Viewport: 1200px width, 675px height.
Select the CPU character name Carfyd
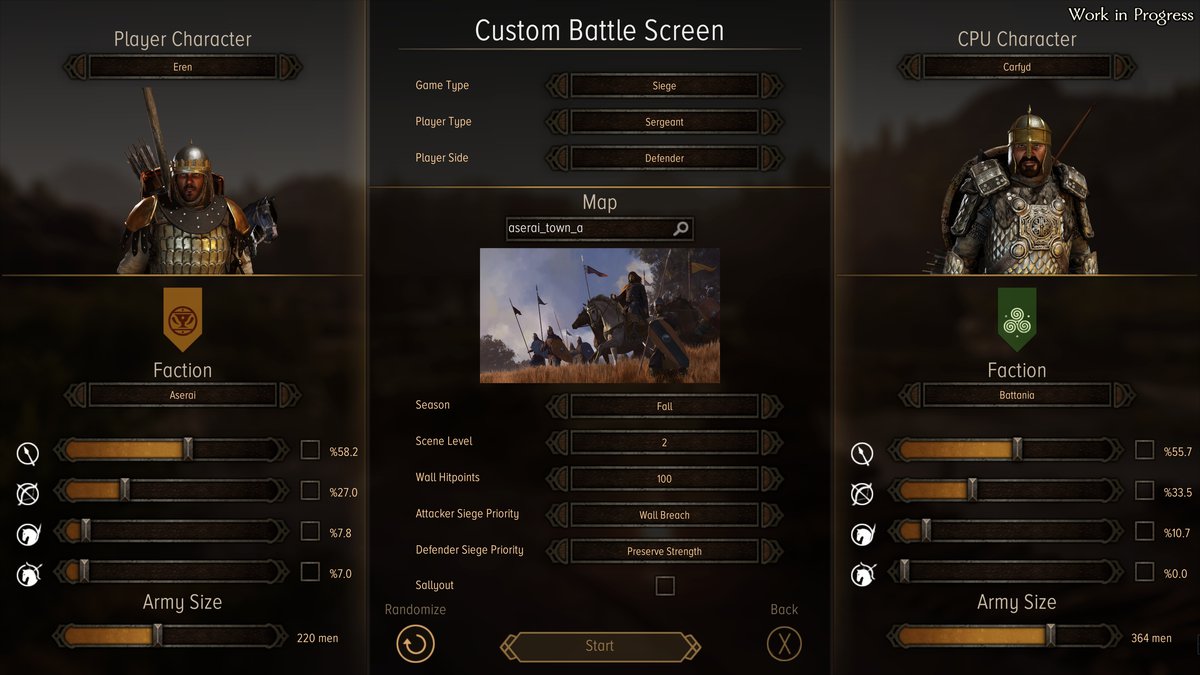tap(1017, 67)
